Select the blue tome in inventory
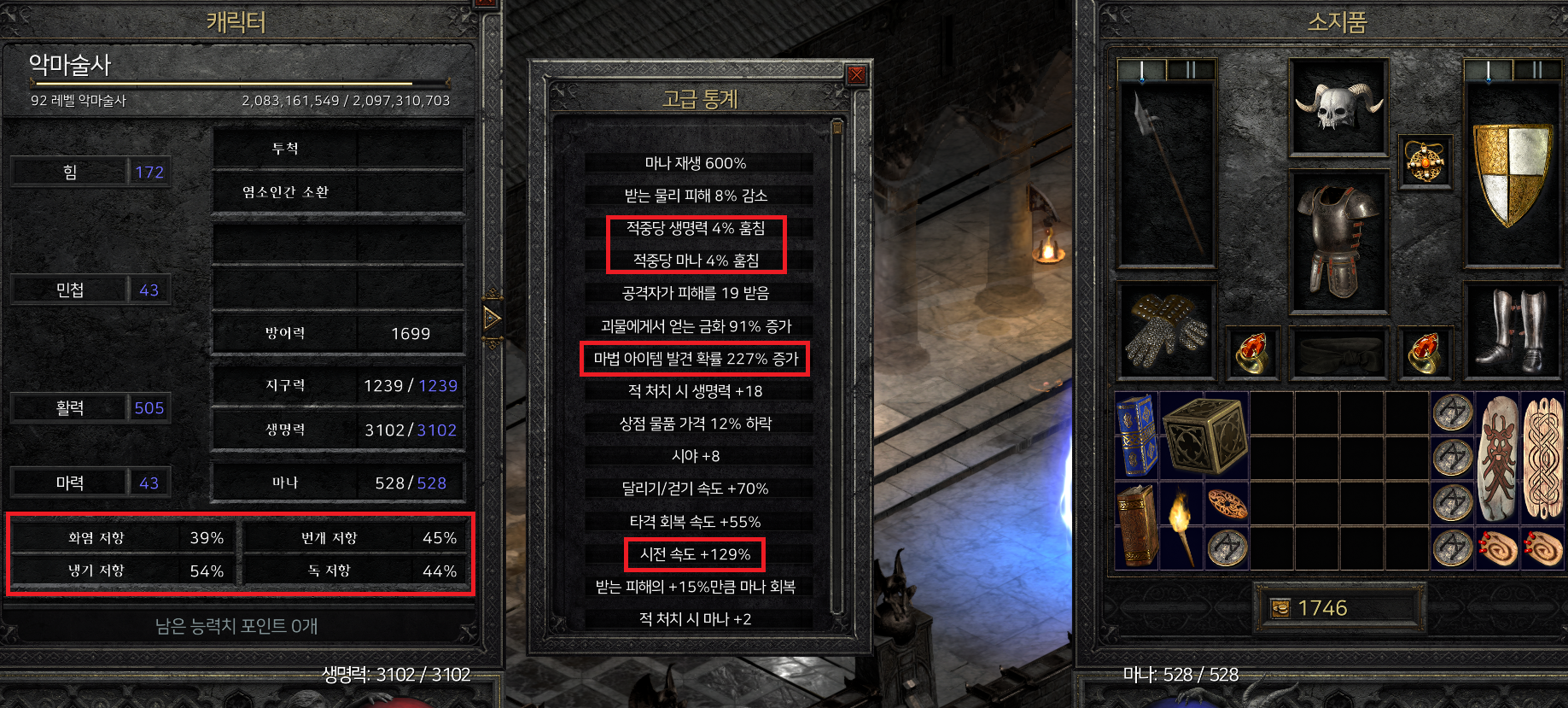This screenshot has width=1568, height=708. tap(1137, 436)
